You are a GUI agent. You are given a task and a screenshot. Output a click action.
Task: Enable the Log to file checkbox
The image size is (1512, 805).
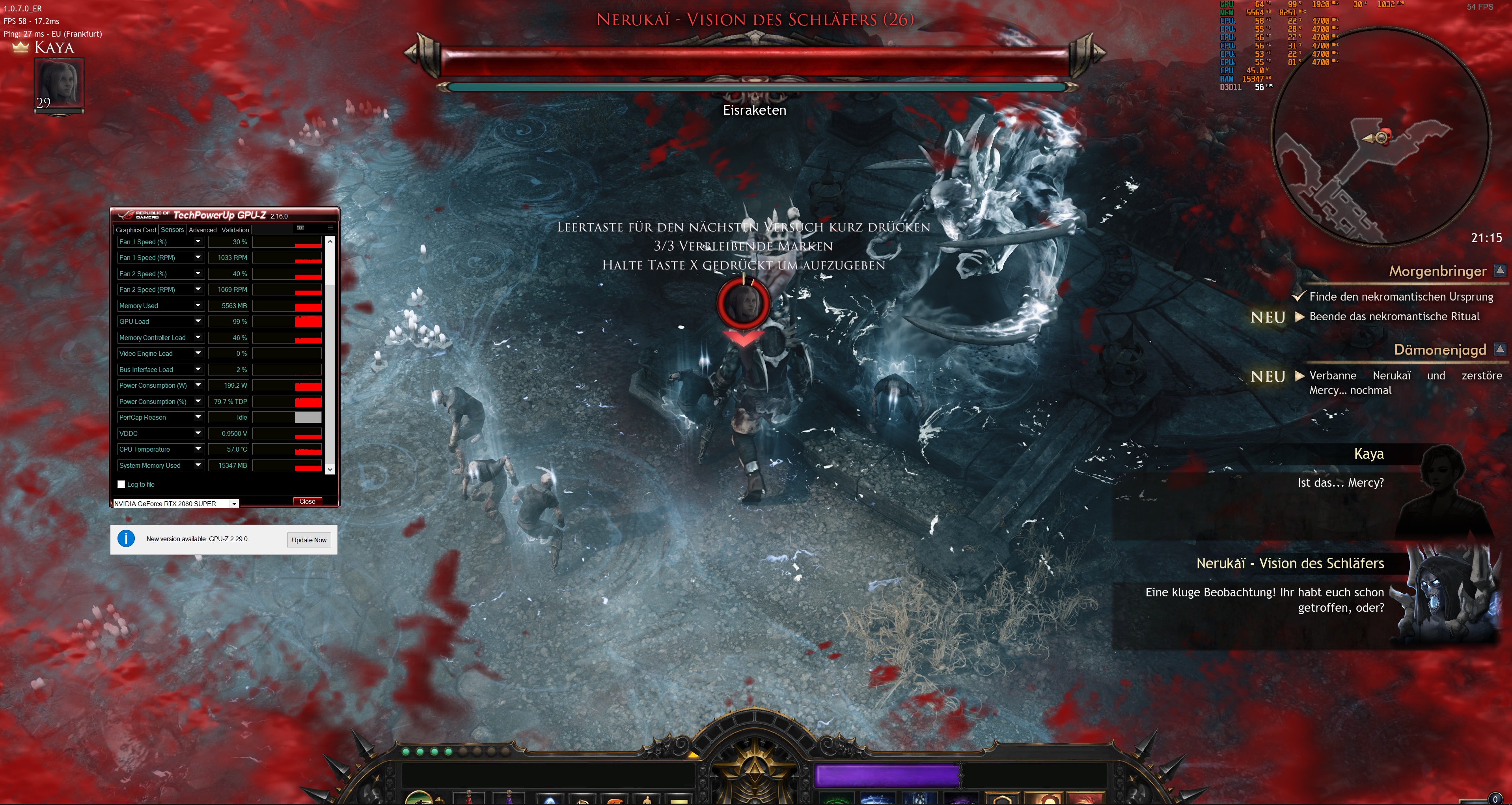121,484
